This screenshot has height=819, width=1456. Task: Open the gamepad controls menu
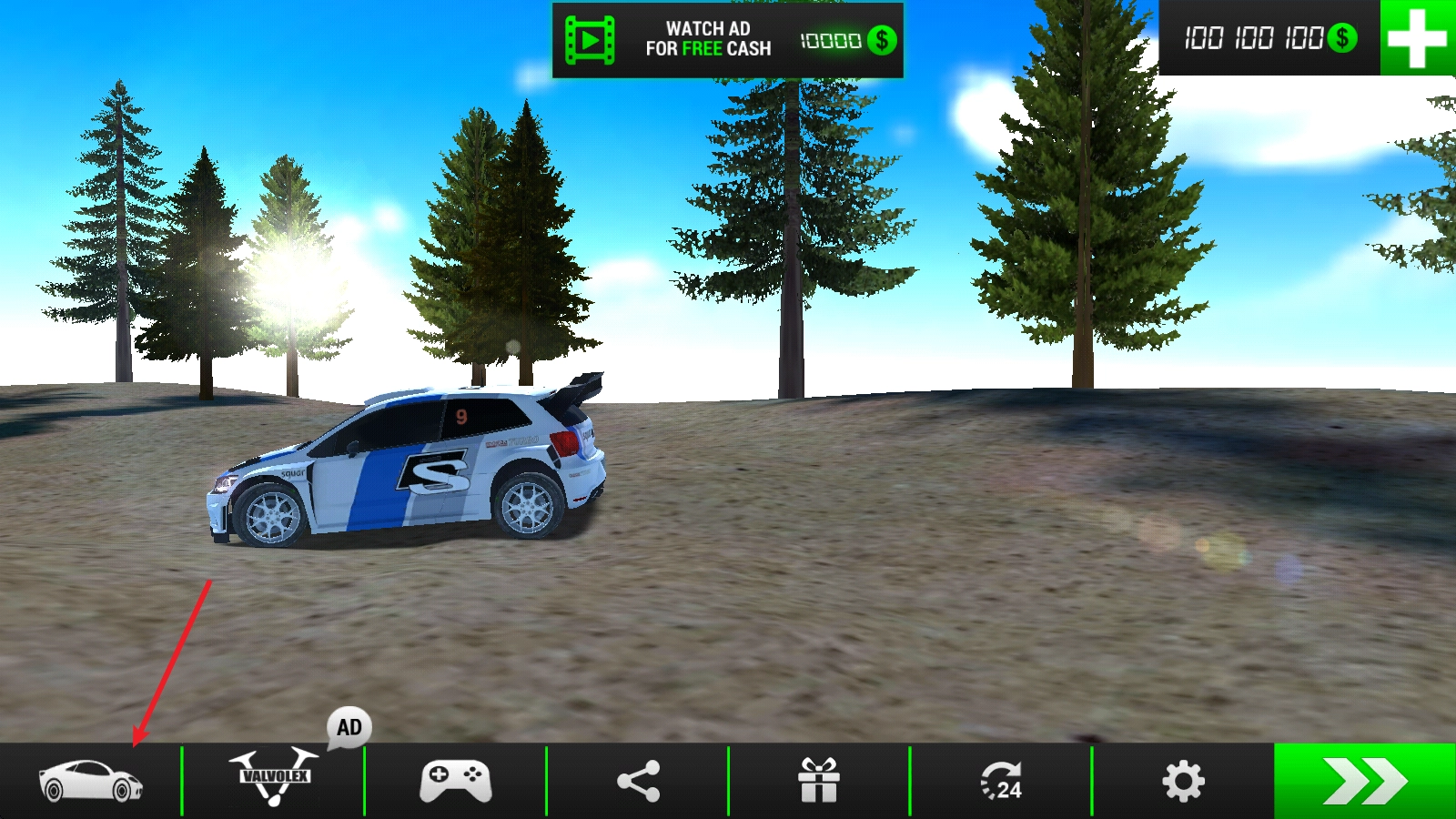455,781
